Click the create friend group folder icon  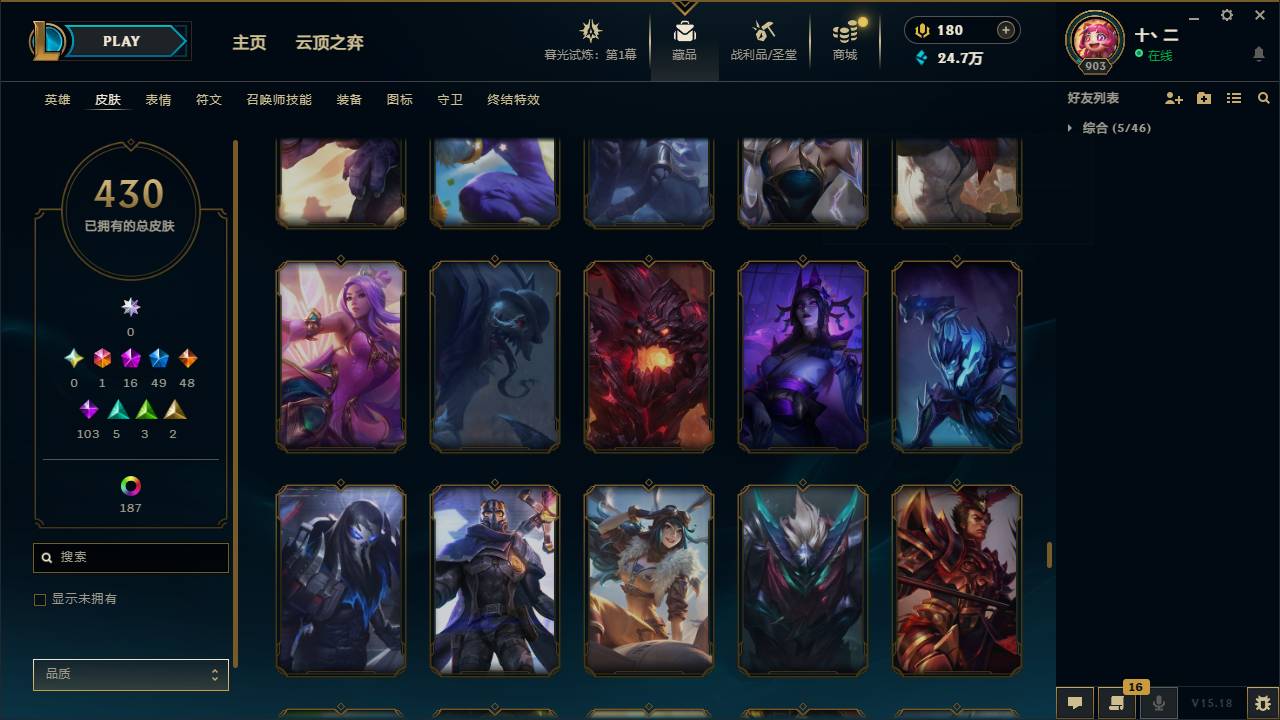(x=1203, y=98)
